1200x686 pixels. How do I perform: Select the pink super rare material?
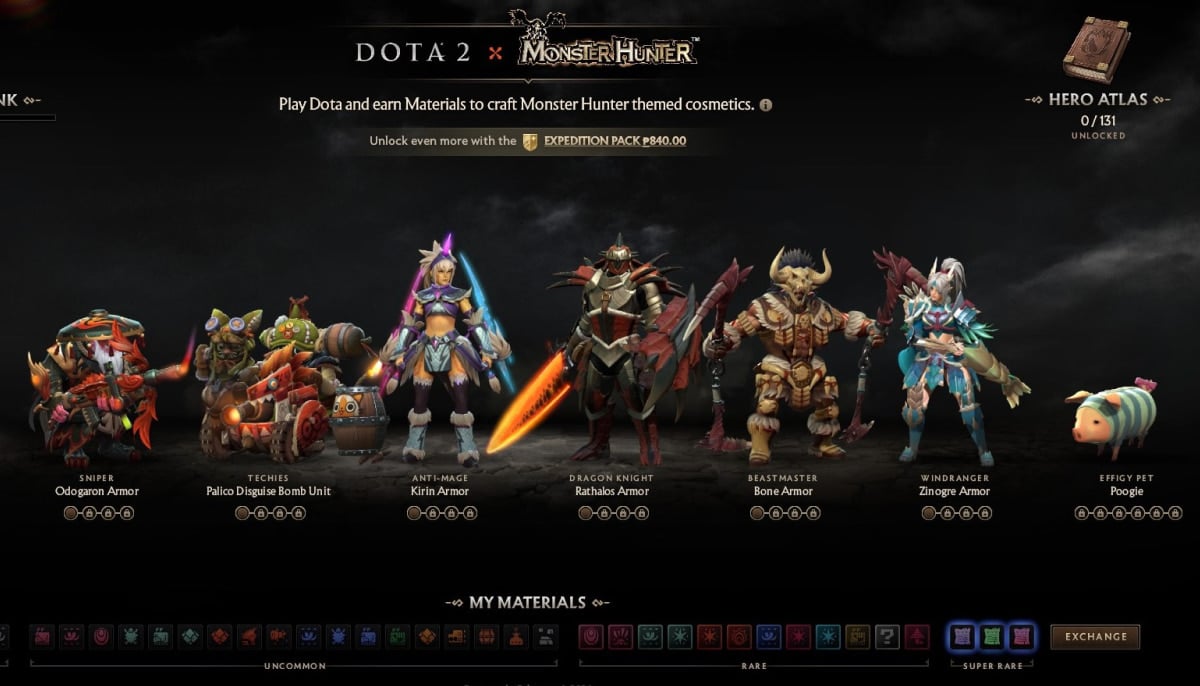click(x=1020, y=636)
